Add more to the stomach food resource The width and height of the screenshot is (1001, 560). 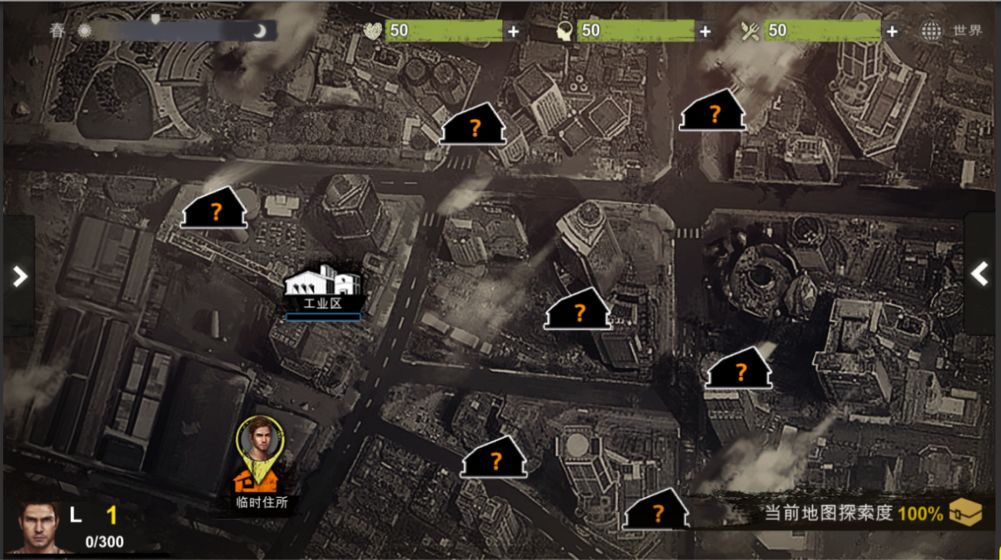click(513, 31)
